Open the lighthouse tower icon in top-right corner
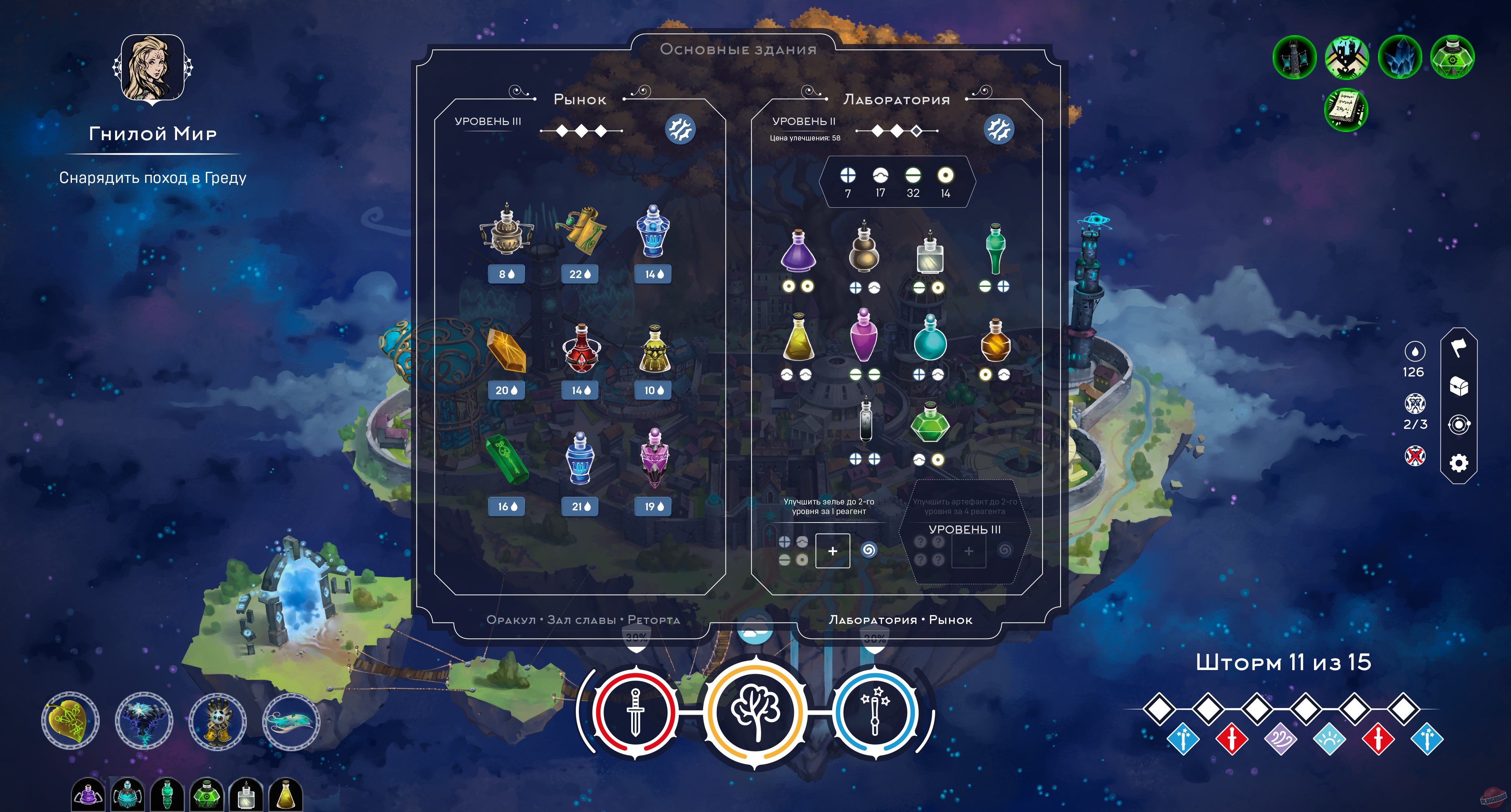Viewport: 1511px width, 812px height. (x=1296, y=57)
